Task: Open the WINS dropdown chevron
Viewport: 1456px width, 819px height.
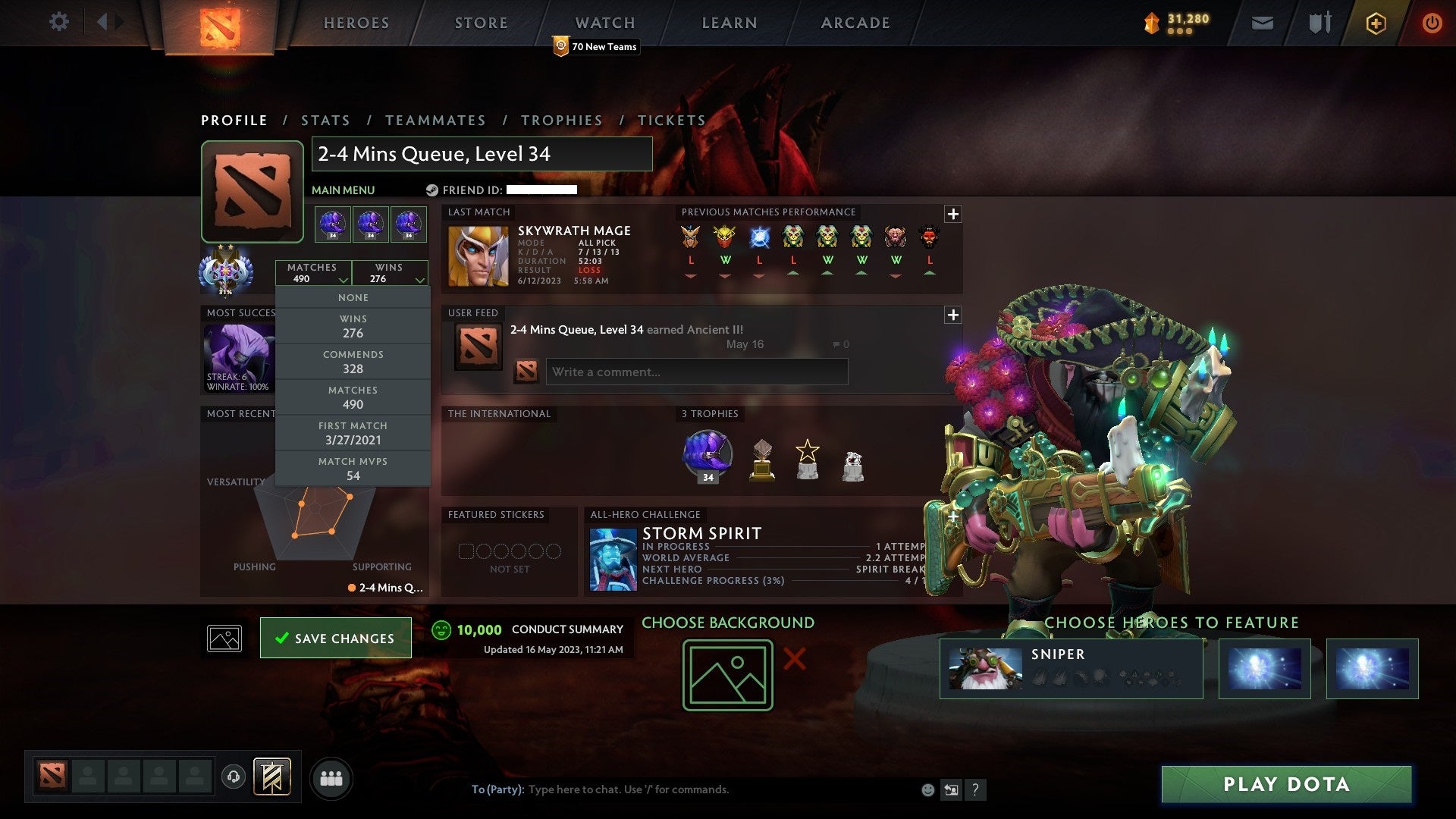Action: pos(419,279)
